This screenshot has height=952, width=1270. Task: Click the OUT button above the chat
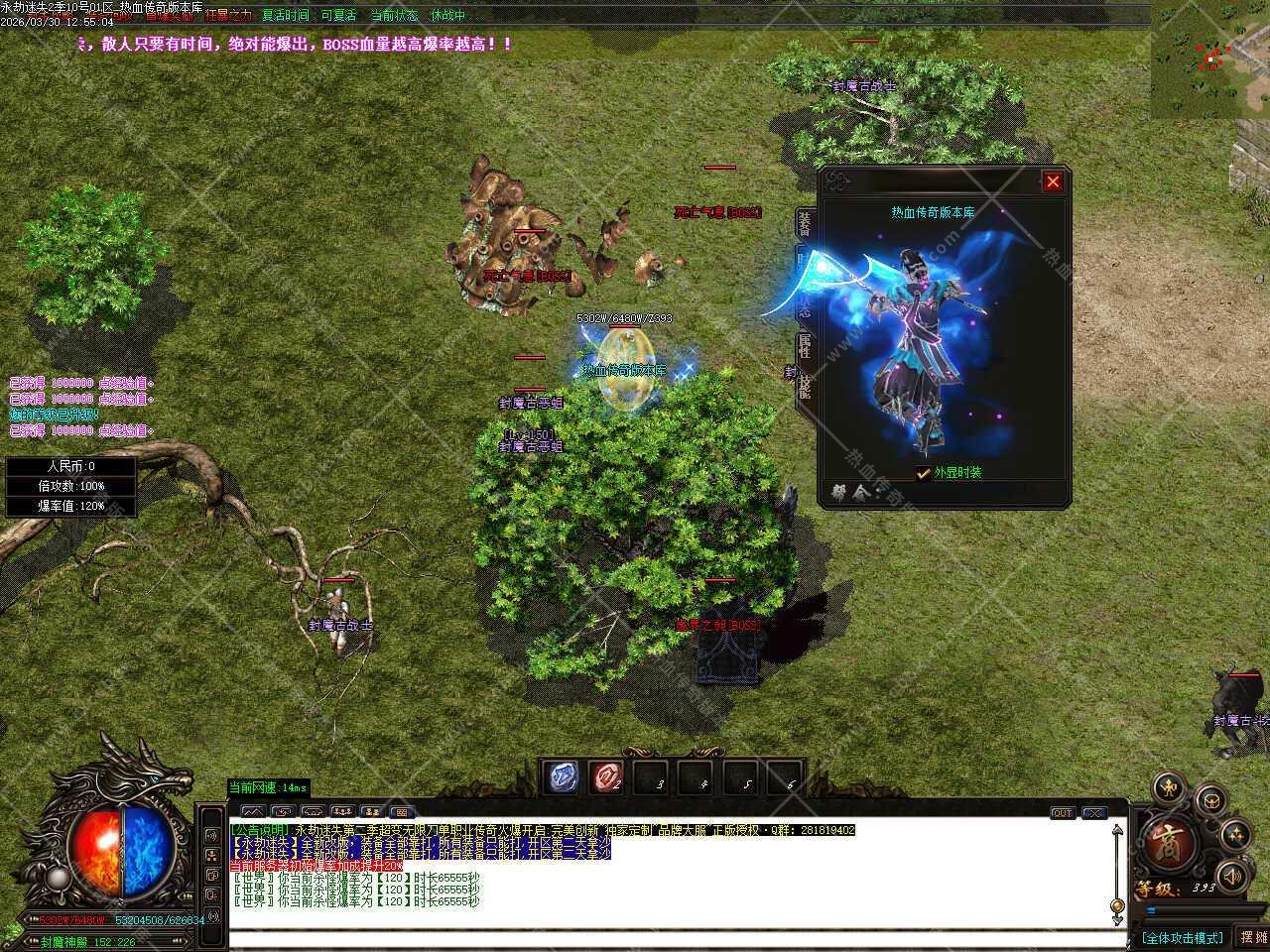1063,813
